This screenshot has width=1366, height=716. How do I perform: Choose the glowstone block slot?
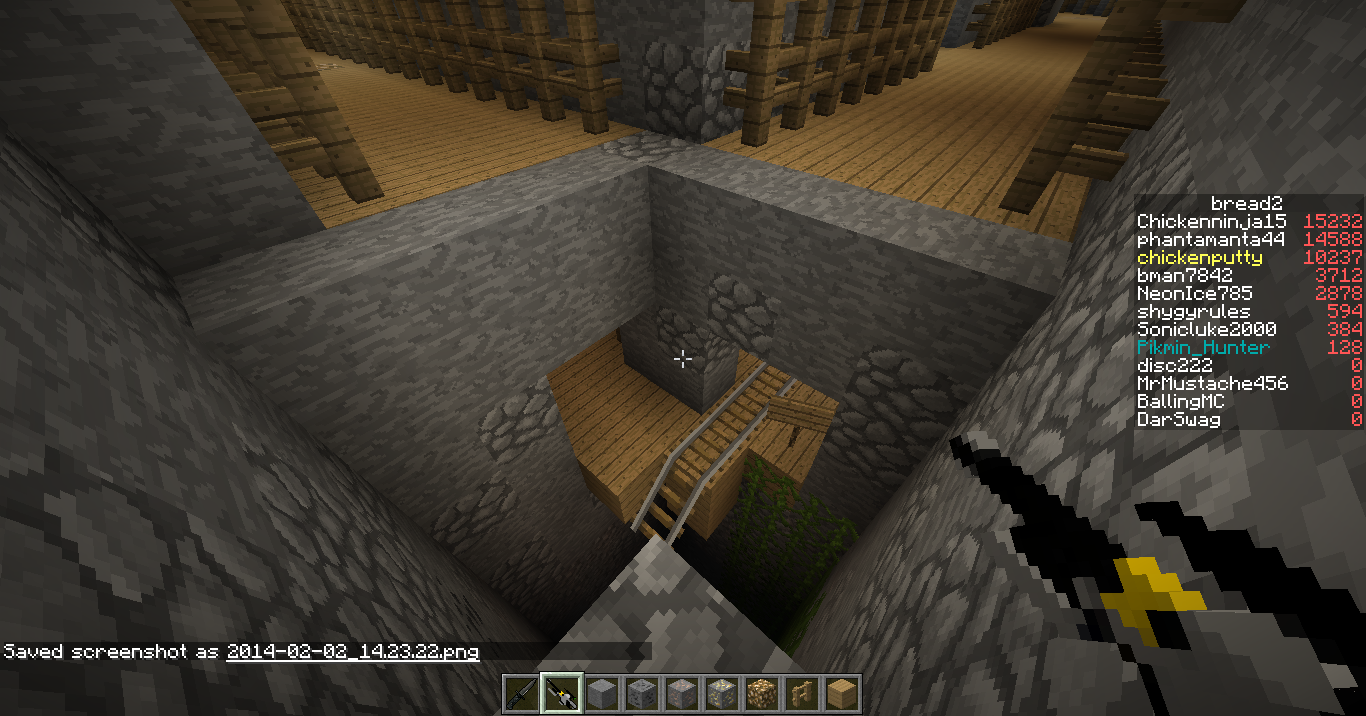[x=761, y=693]
